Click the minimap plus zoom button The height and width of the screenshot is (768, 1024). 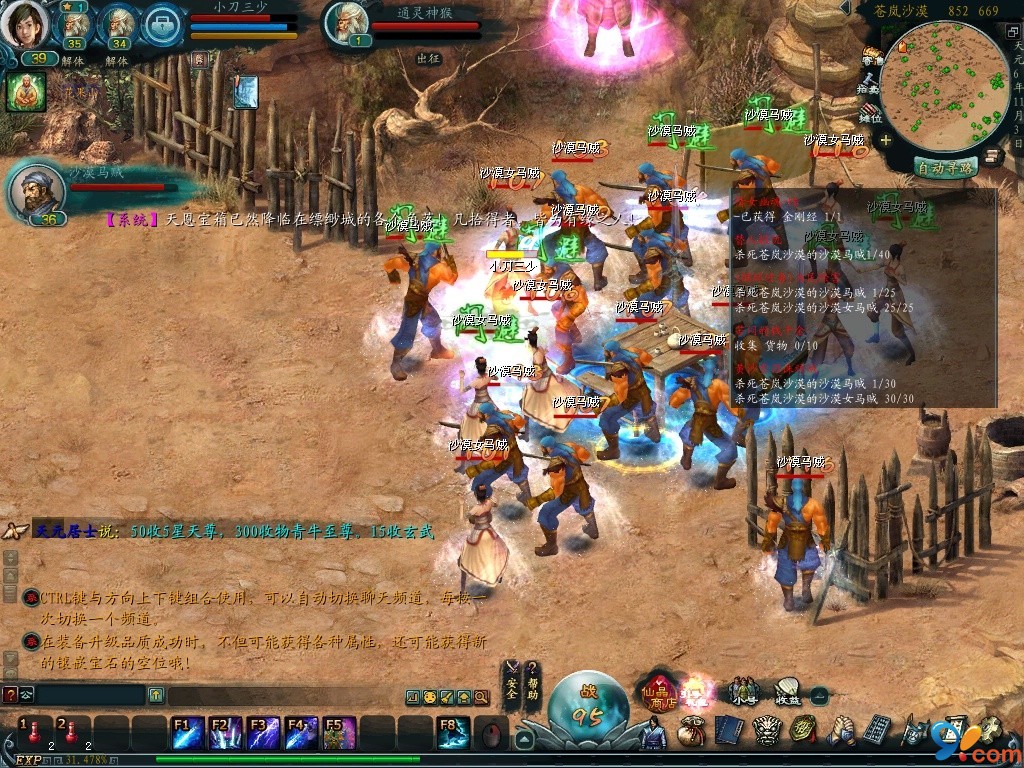(x=885, y=141)
